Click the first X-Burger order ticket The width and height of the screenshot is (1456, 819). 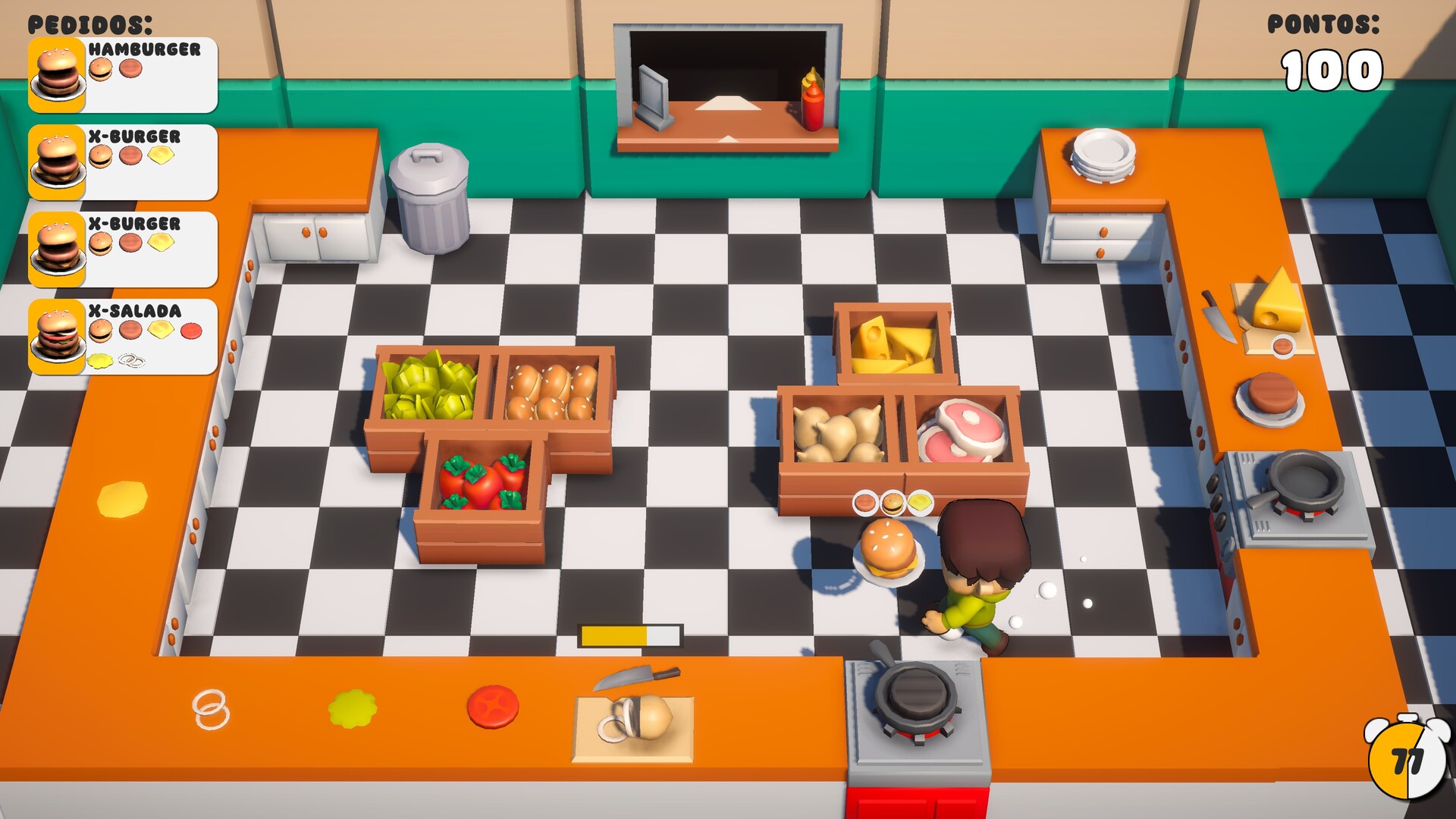[x=121, y=163]
